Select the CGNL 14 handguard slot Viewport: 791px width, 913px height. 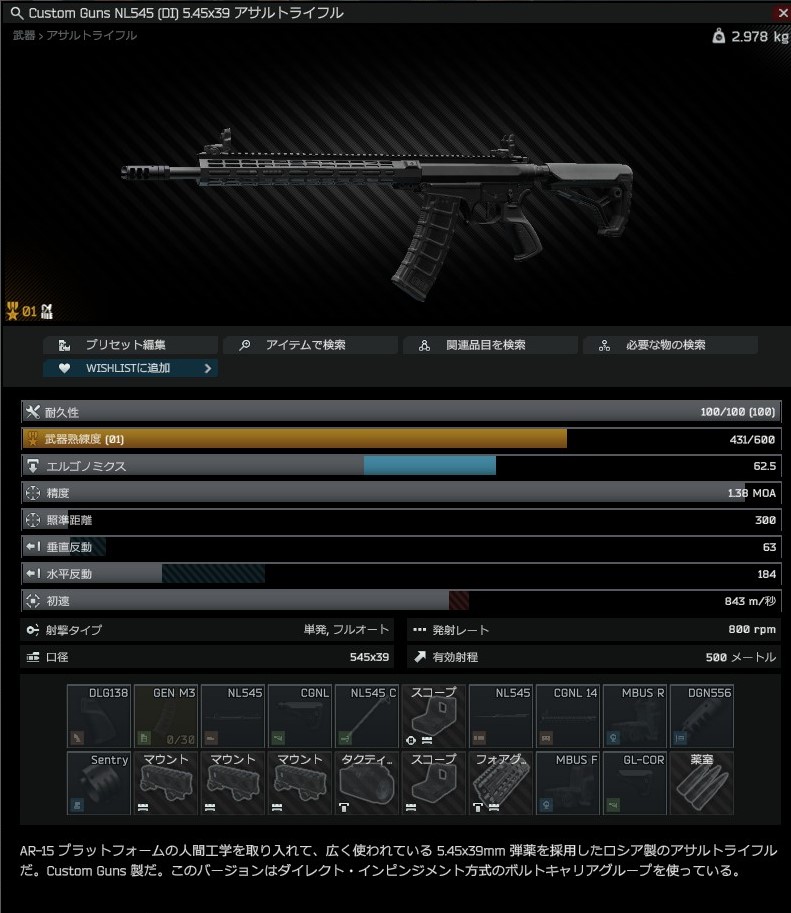pyautogui.click(x=568, y=716)
